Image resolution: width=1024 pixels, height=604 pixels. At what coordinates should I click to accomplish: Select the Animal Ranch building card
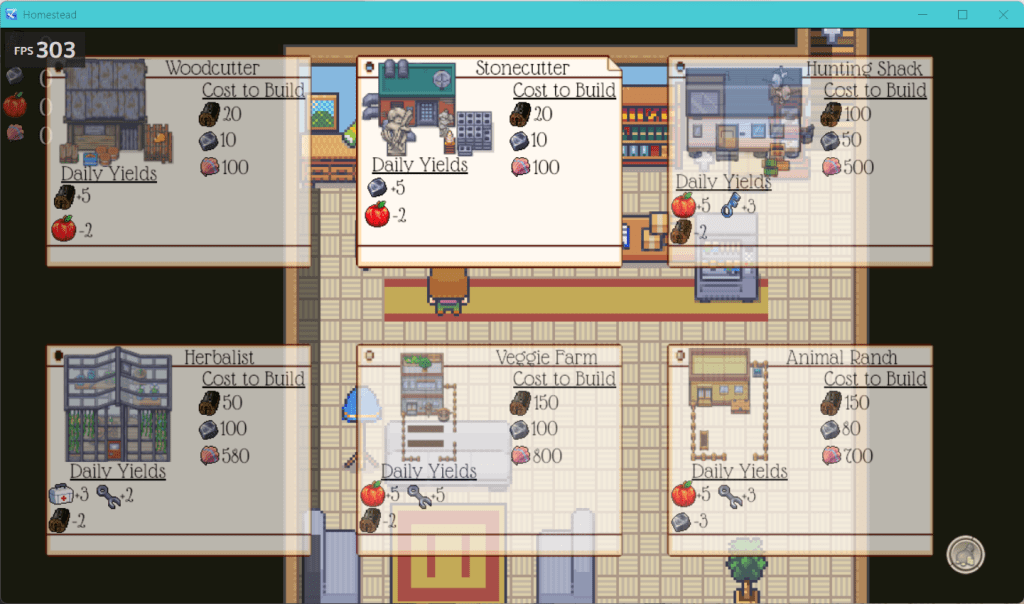point(800,450)
